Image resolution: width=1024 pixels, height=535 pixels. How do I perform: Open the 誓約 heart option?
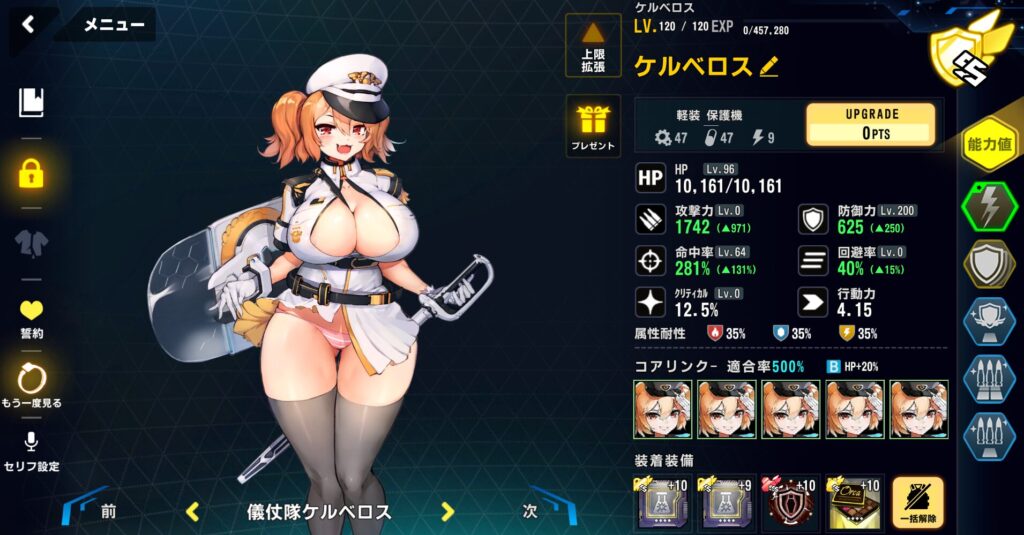pyautogui.click(x=32, y=318)
